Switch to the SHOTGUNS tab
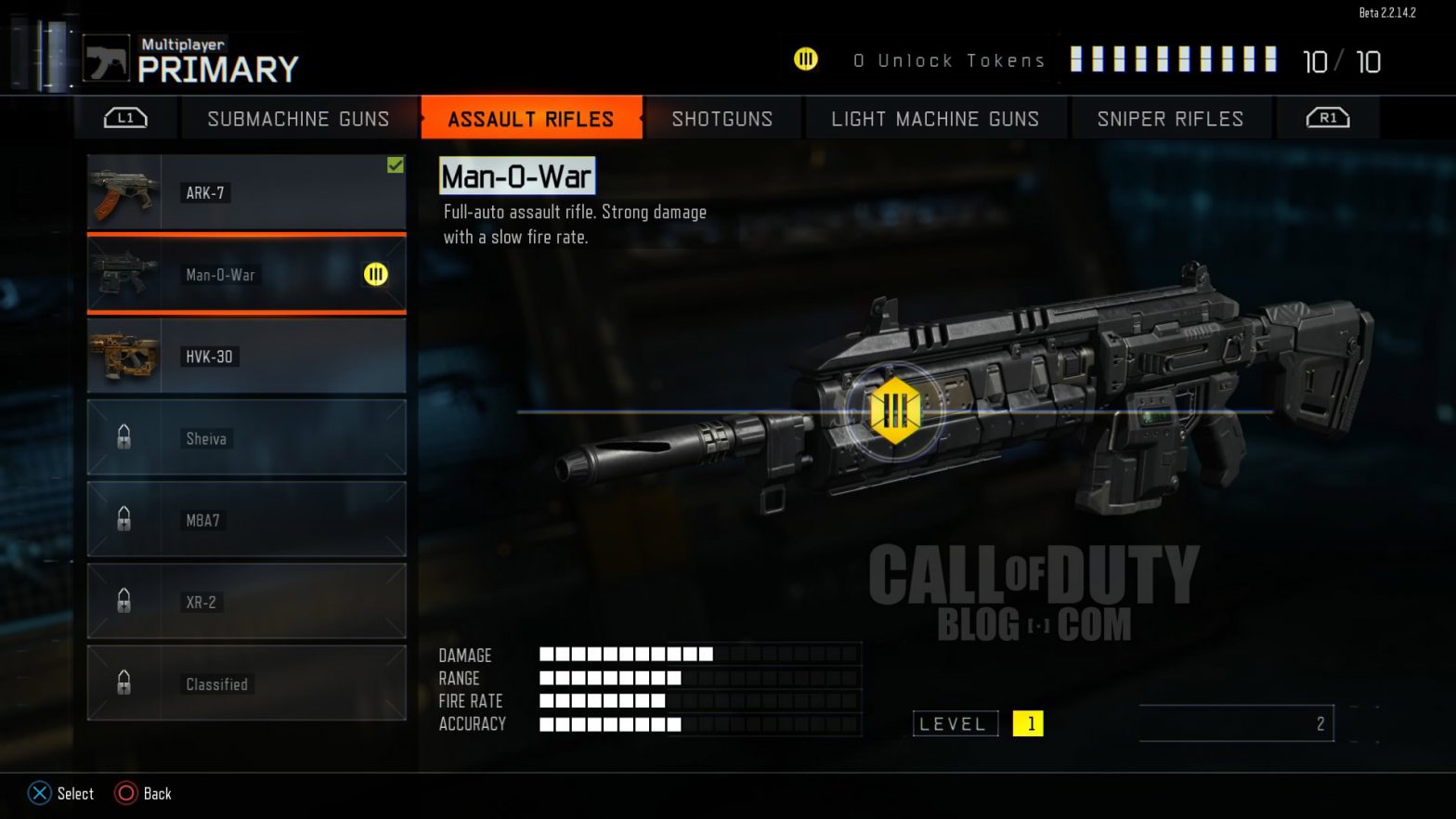This screenshot has height=819, width=1456. point(722,118)
